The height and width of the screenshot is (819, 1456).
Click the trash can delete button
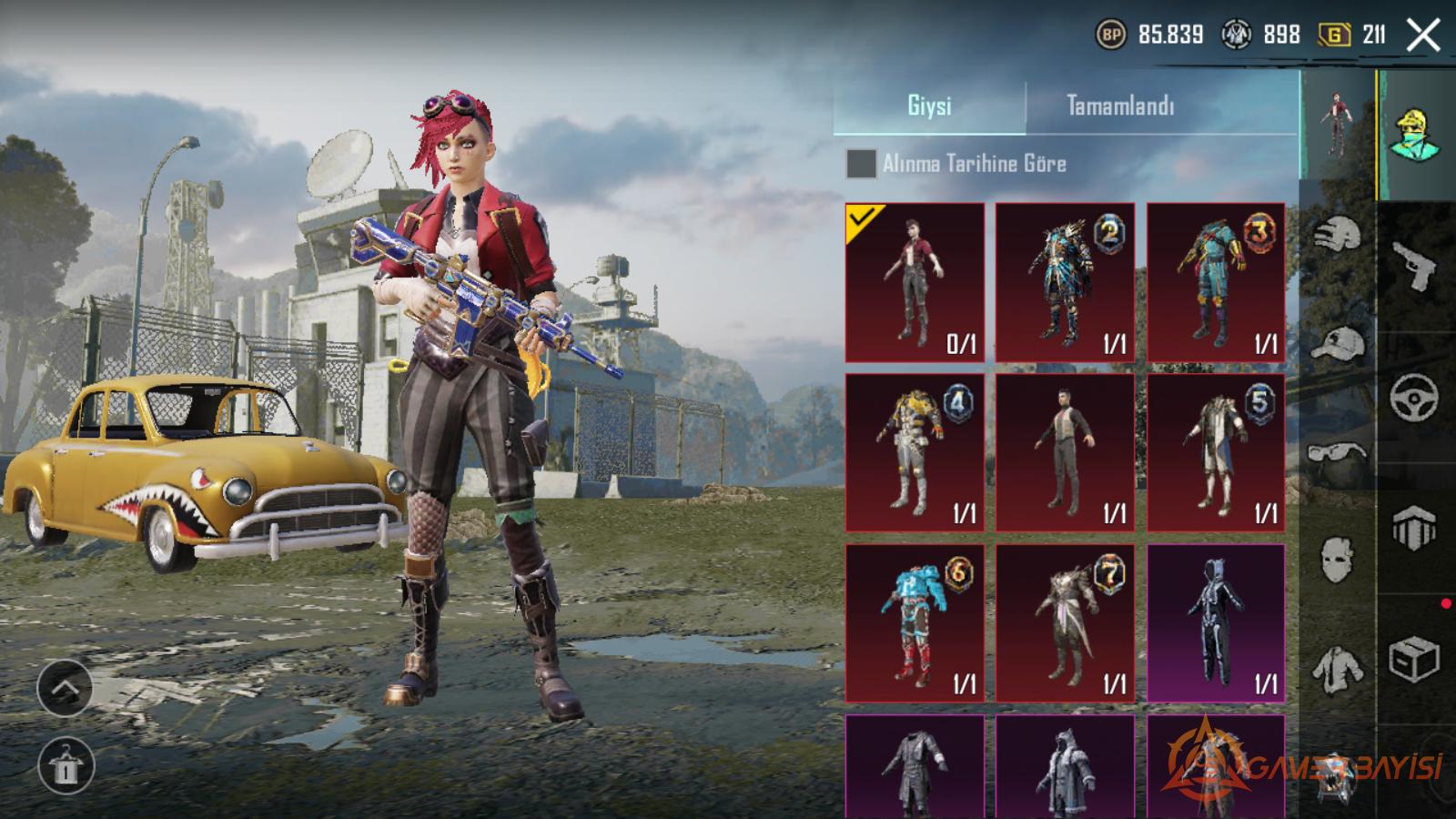pos(66,764)
